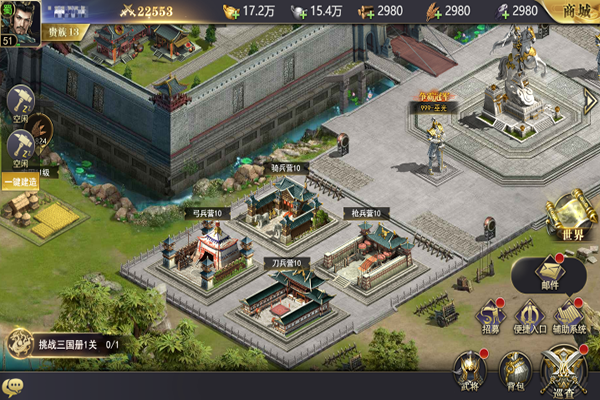The height and width of the screenshot is (400, 600).
Task: Open the chat speech bubble
Action: click(x=13, y=386)
